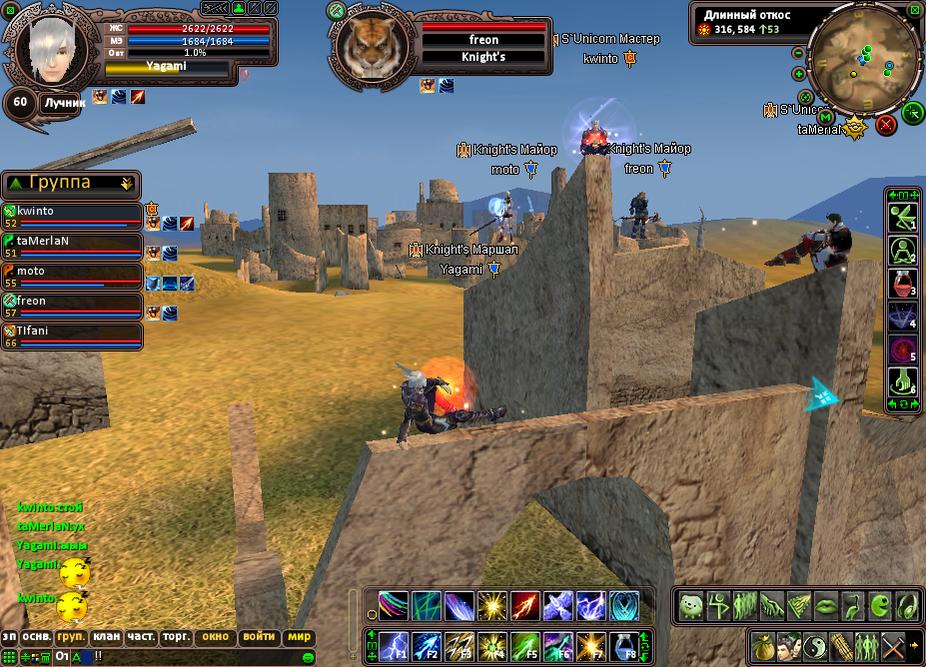The width and height of the screenshot is (926, 667).
Task: Activate the red swirl skill in slot 5
Action: (x=902, y=350)
